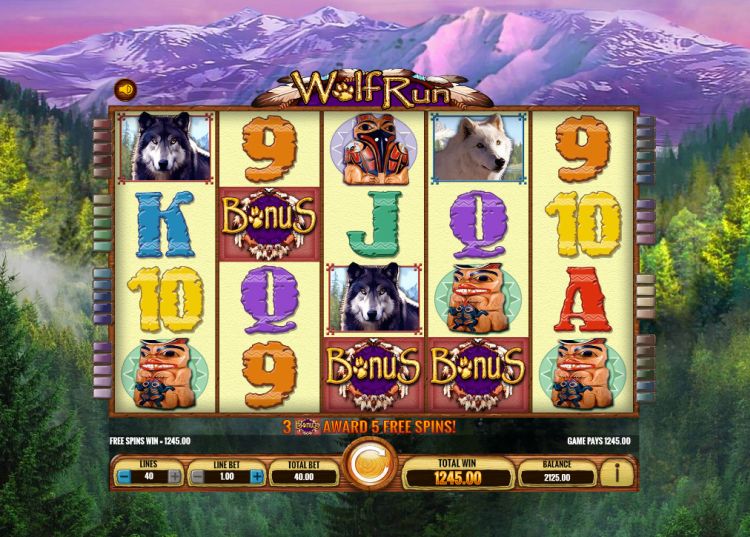The height and width of the screenshot is (537, 750).
Task: Toggle the sound speaker icon
Action: click(124, 88)
